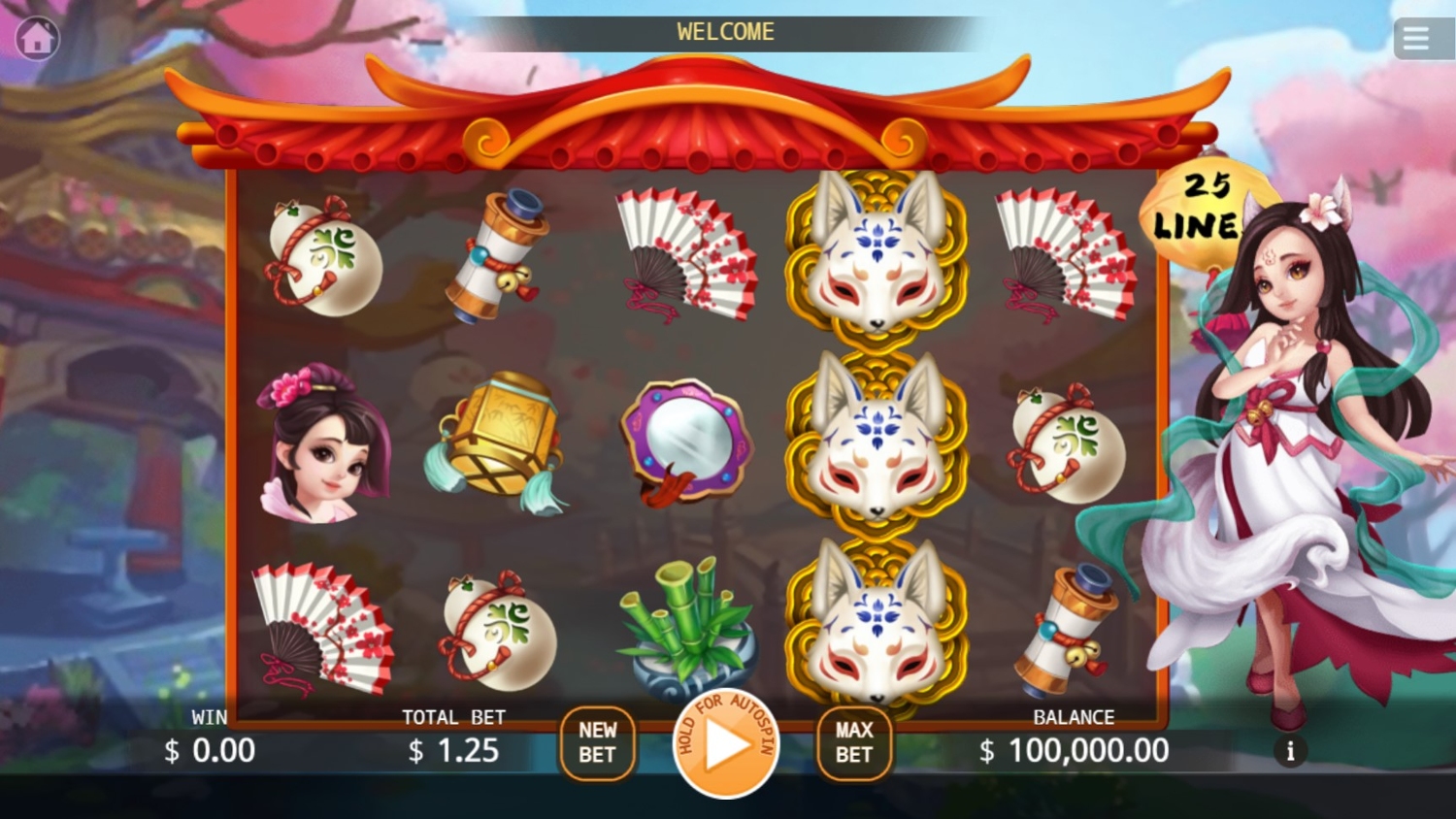The height and width of the screenshot is (819, 1456).
Task: Open the hamburger menu
Action: click(1415, 39)
